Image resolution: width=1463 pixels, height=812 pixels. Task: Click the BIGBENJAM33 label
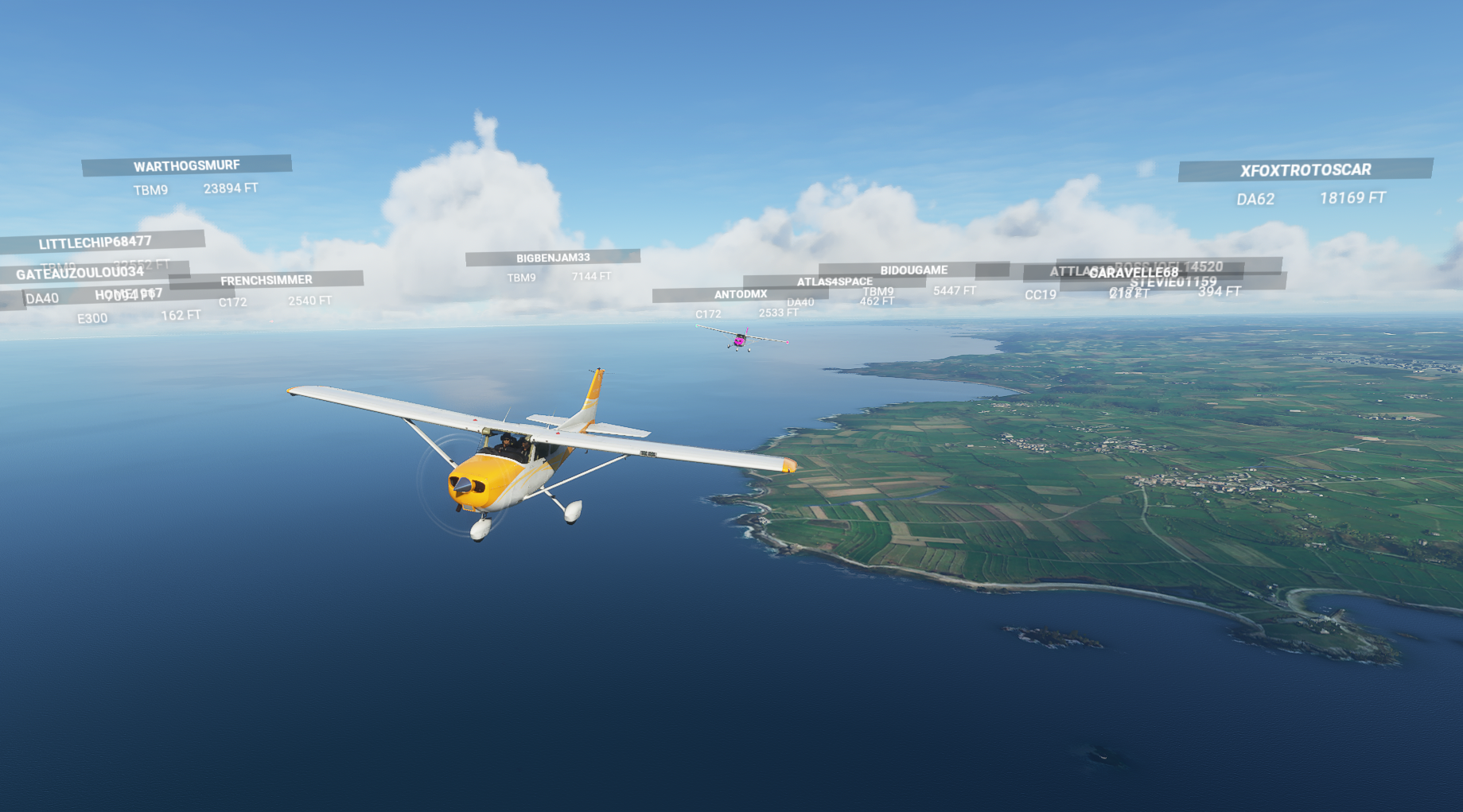552,256
